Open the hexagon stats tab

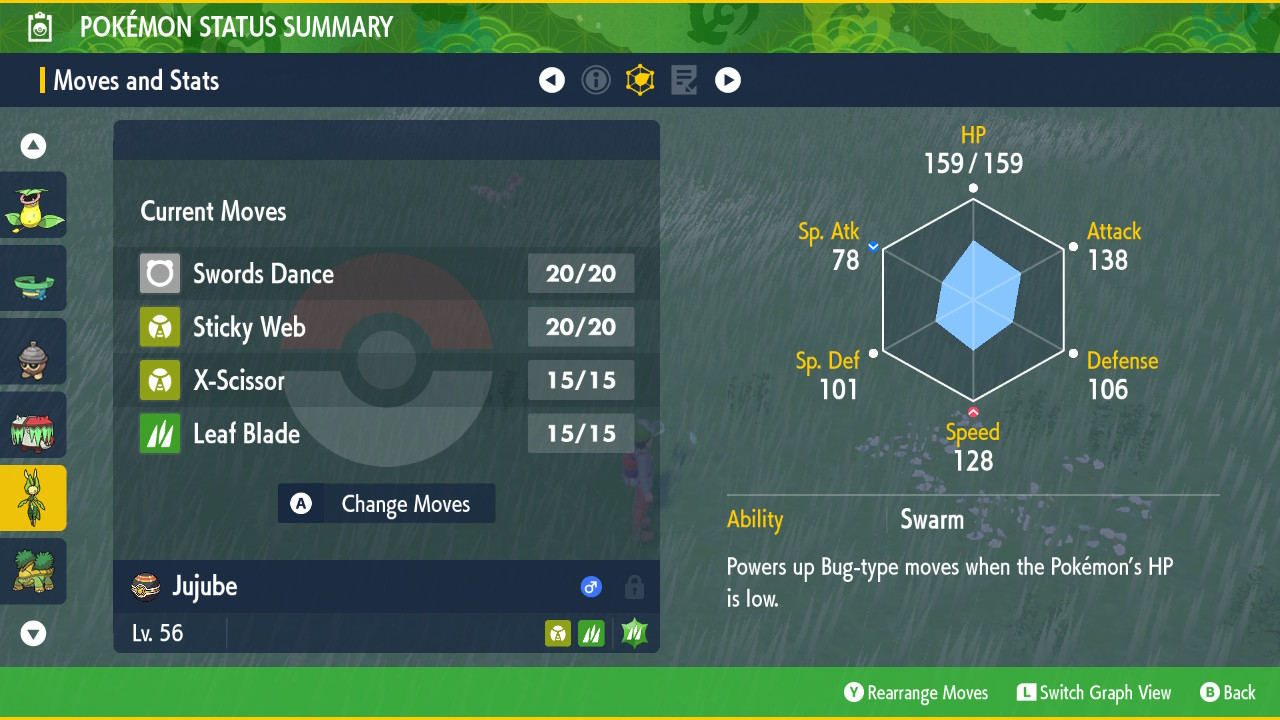(640, 80)
